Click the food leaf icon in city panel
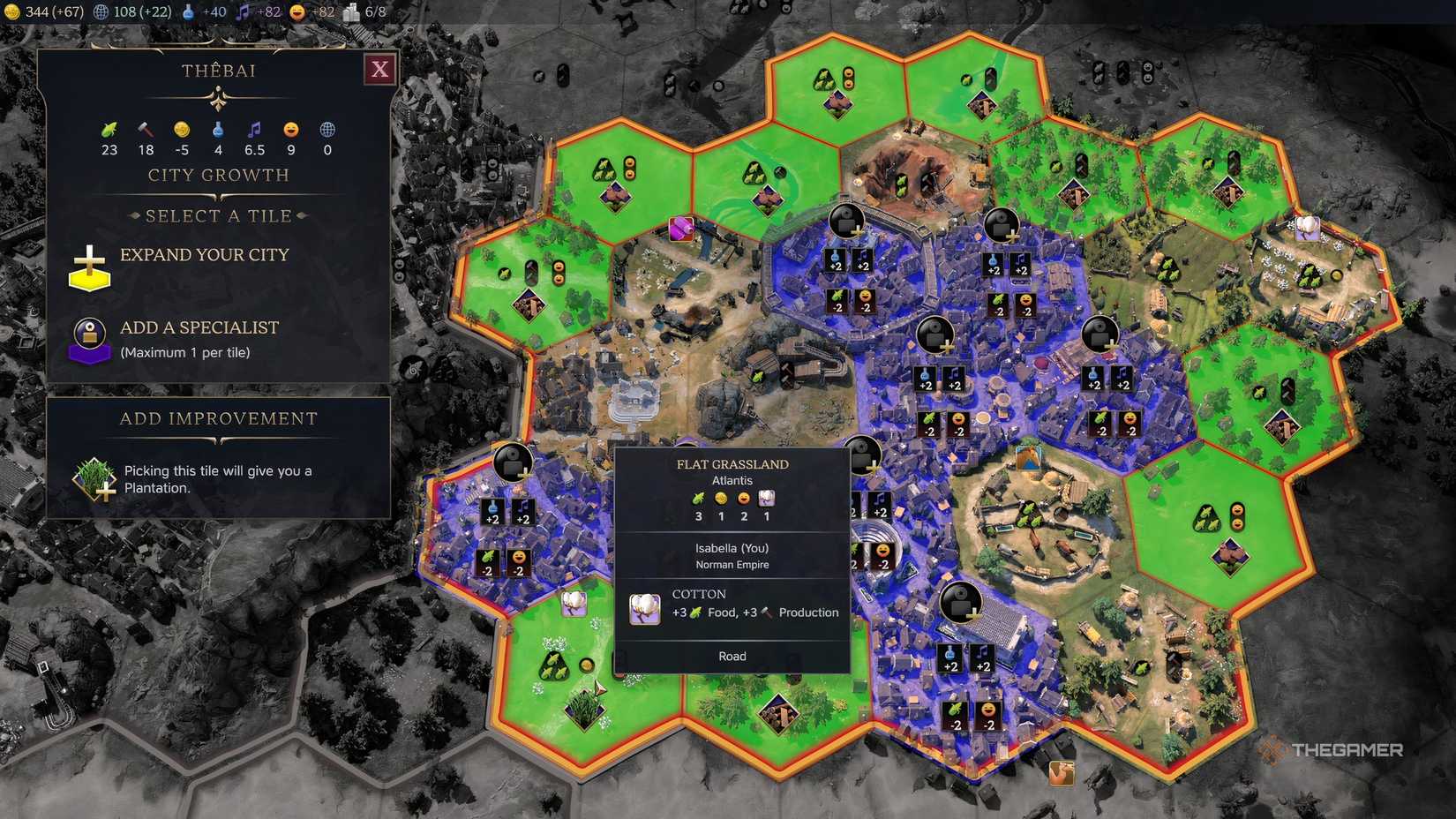The height and width of the screenshot is (819, 1456). coord(108,131)
